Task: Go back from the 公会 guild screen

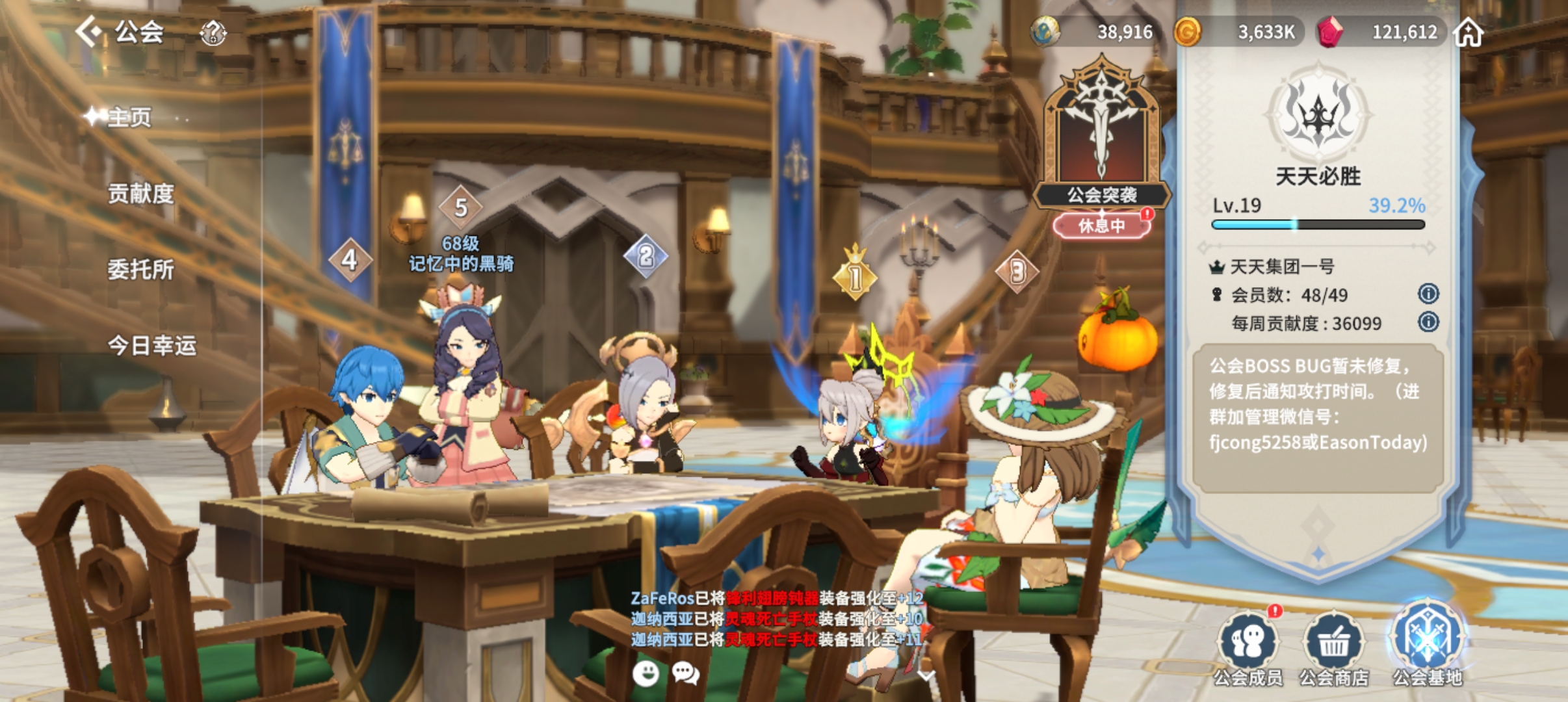Action: point(89,31)
